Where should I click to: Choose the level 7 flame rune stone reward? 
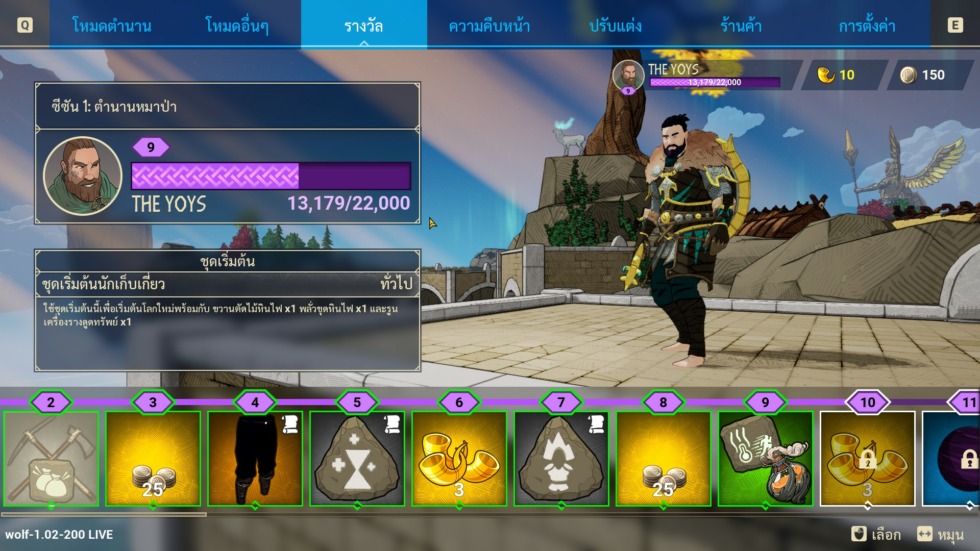coord(561,458)
